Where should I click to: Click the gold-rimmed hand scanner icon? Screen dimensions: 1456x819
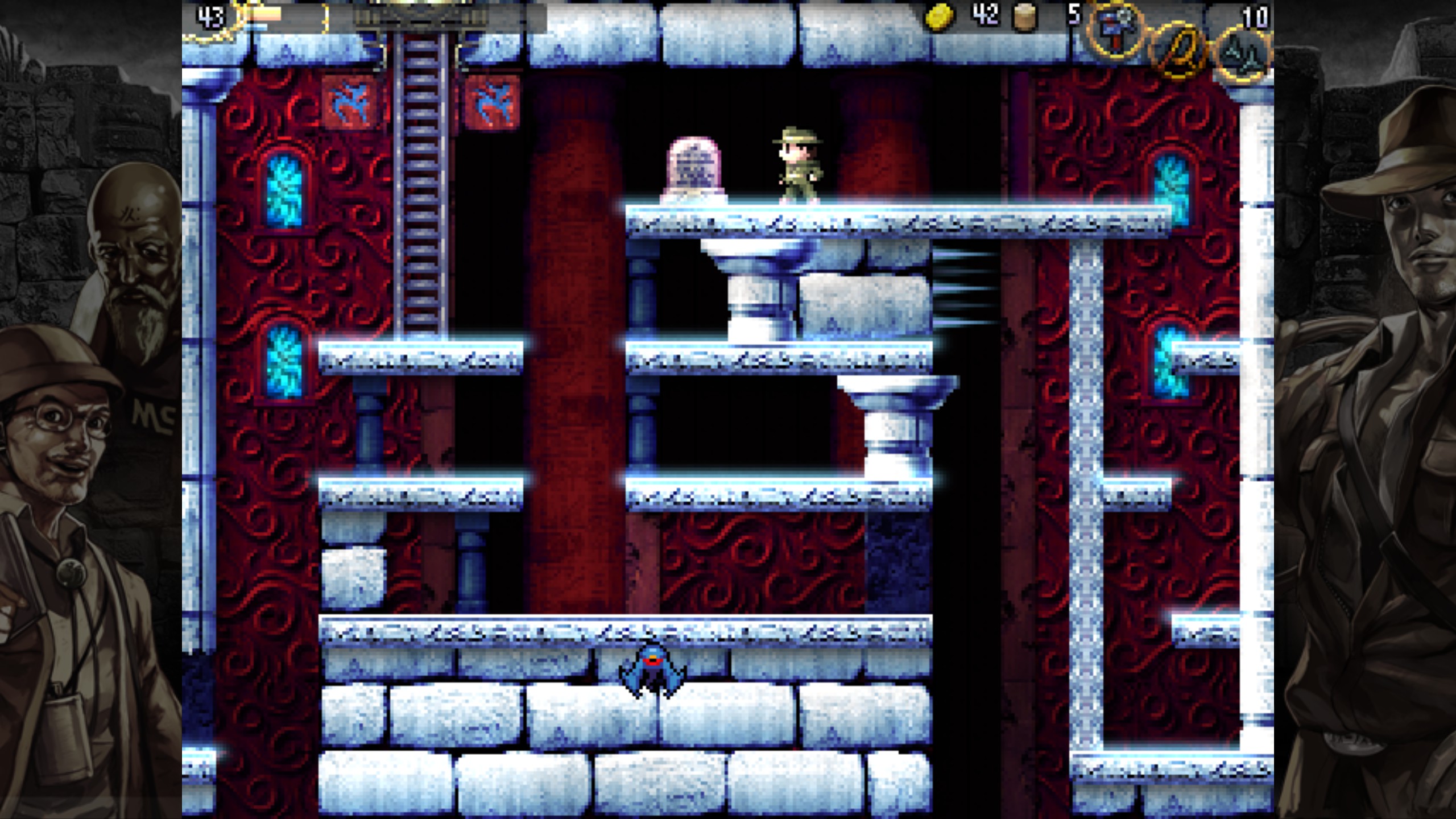point(1179,52)
